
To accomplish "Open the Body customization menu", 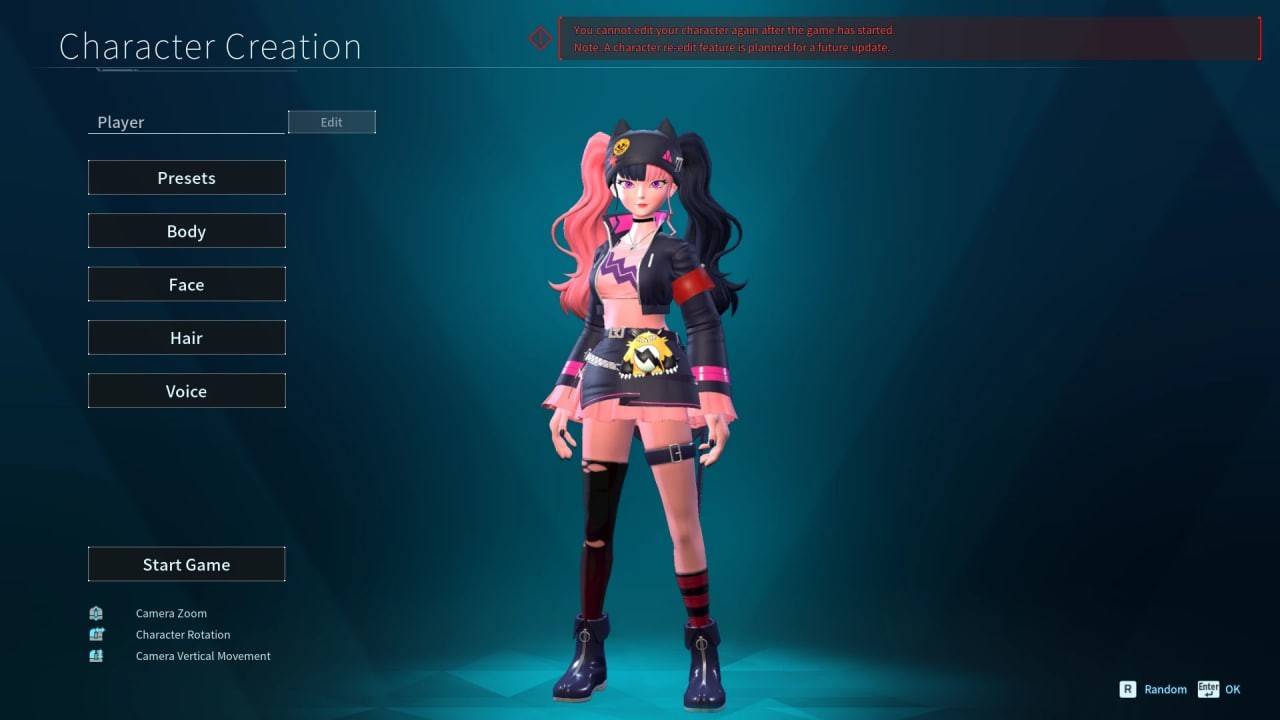I will click(186, 230).
